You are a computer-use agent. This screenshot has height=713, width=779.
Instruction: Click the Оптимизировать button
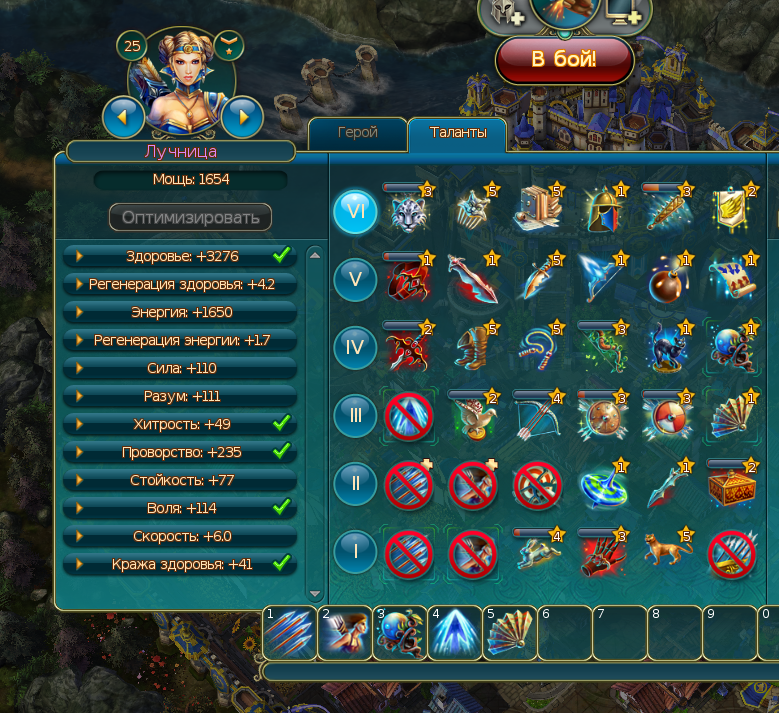pos(190,217)
